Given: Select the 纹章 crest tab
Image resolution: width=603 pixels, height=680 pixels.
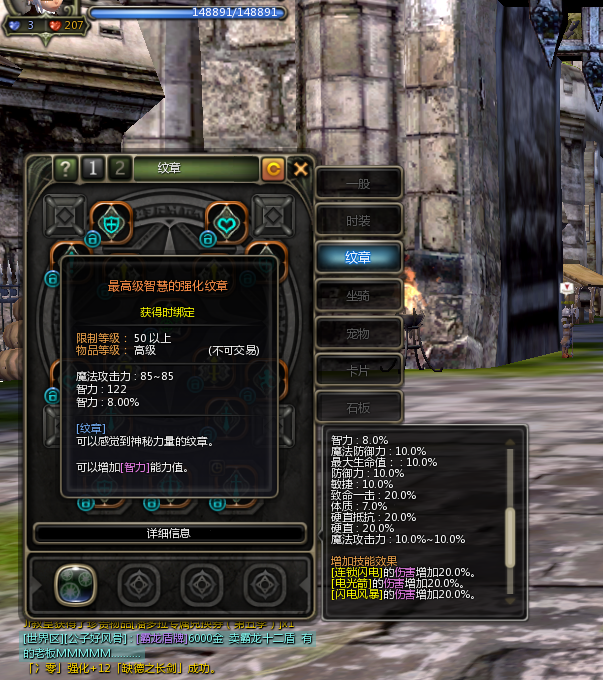Looking at the screenshot, I should [x=358, y=257].
